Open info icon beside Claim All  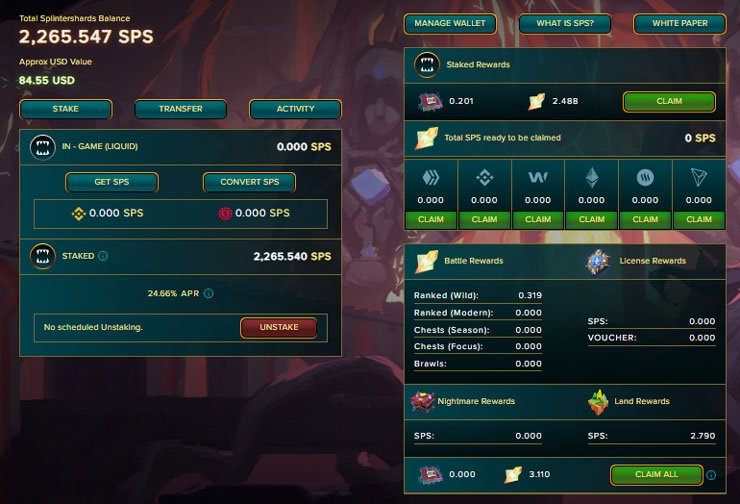(711, 475)
